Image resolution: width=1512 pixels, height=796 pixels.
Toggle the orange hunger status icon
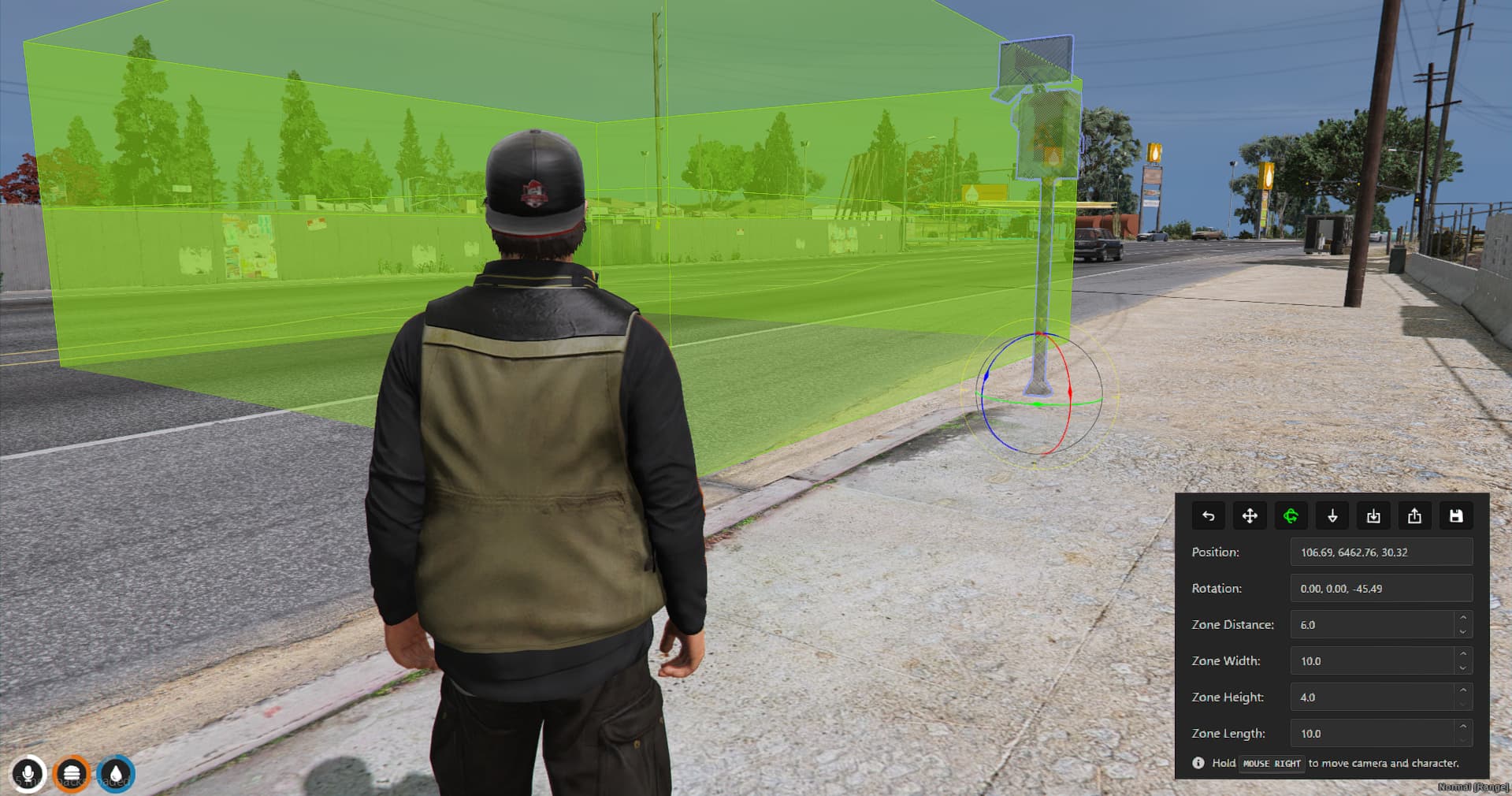pyautogui.click(x=72, y=773)
